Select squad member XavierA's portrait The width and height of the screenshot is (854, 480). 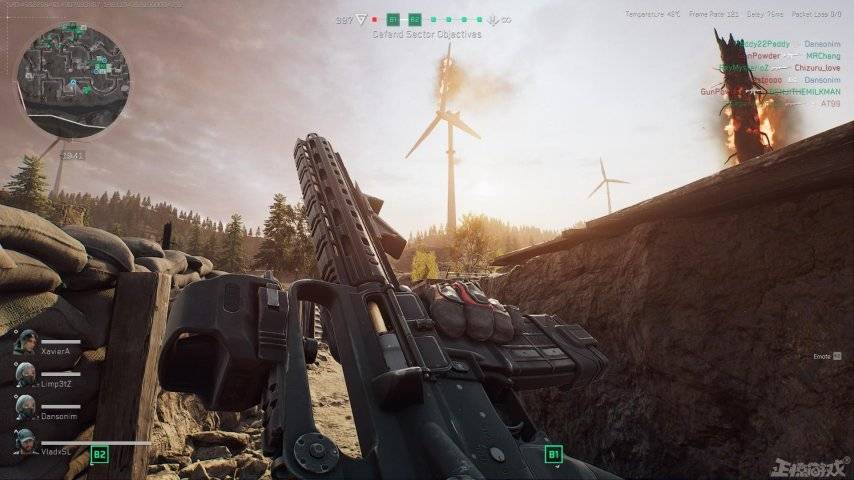pyautogui.click(x=26, y=341)
